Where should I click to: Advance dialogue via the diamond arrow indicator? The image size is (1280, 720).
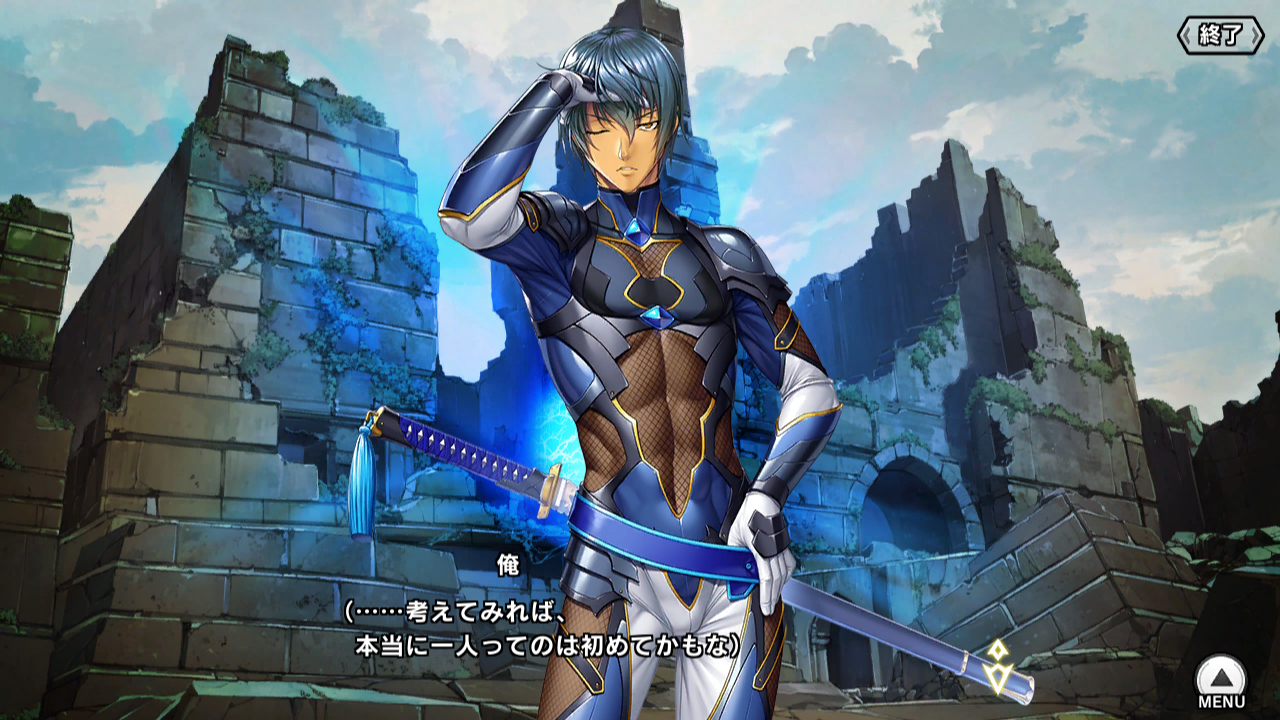(x=998, y=666)
